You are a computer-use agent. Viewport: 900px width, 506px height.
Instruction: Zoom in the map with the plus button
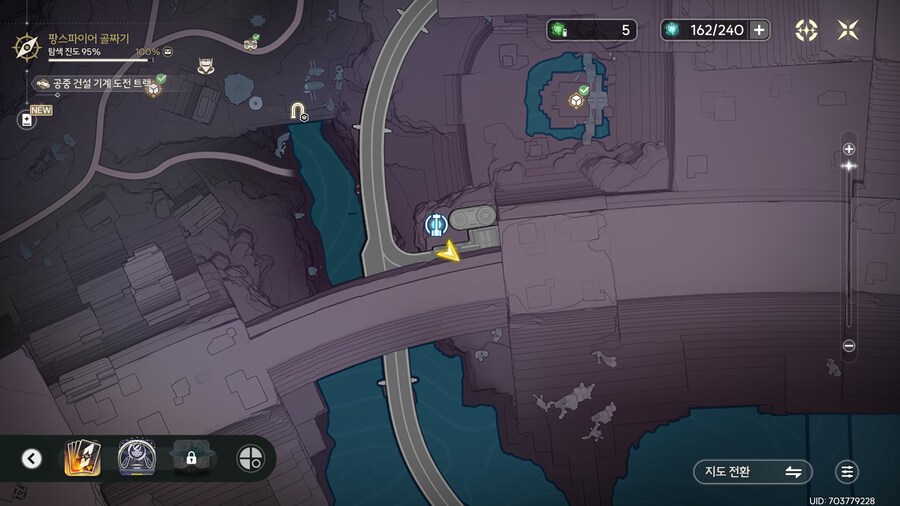tap(849, 149)
